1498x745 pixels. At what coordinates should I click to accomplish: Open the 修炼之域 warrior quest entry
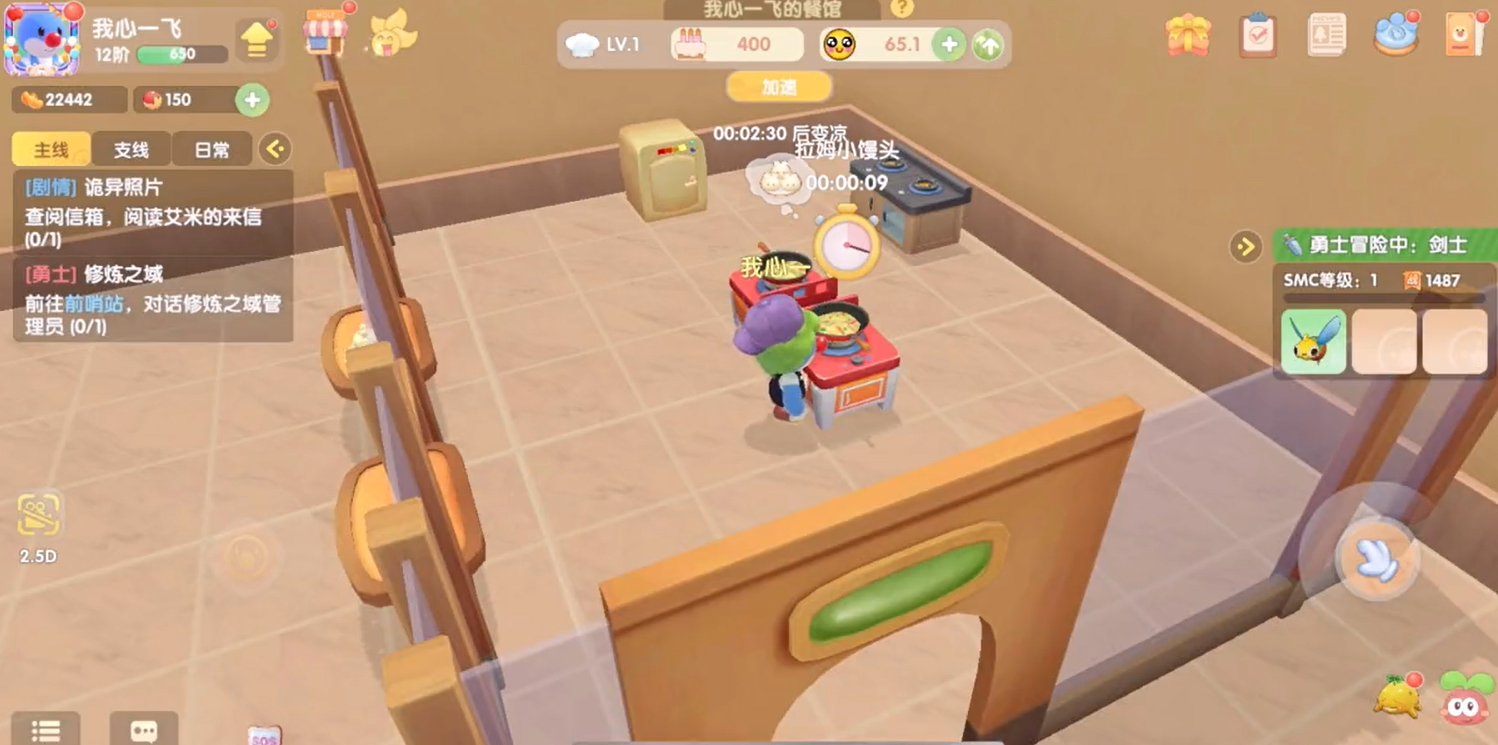pyautogui.click(x=152, y=299)
